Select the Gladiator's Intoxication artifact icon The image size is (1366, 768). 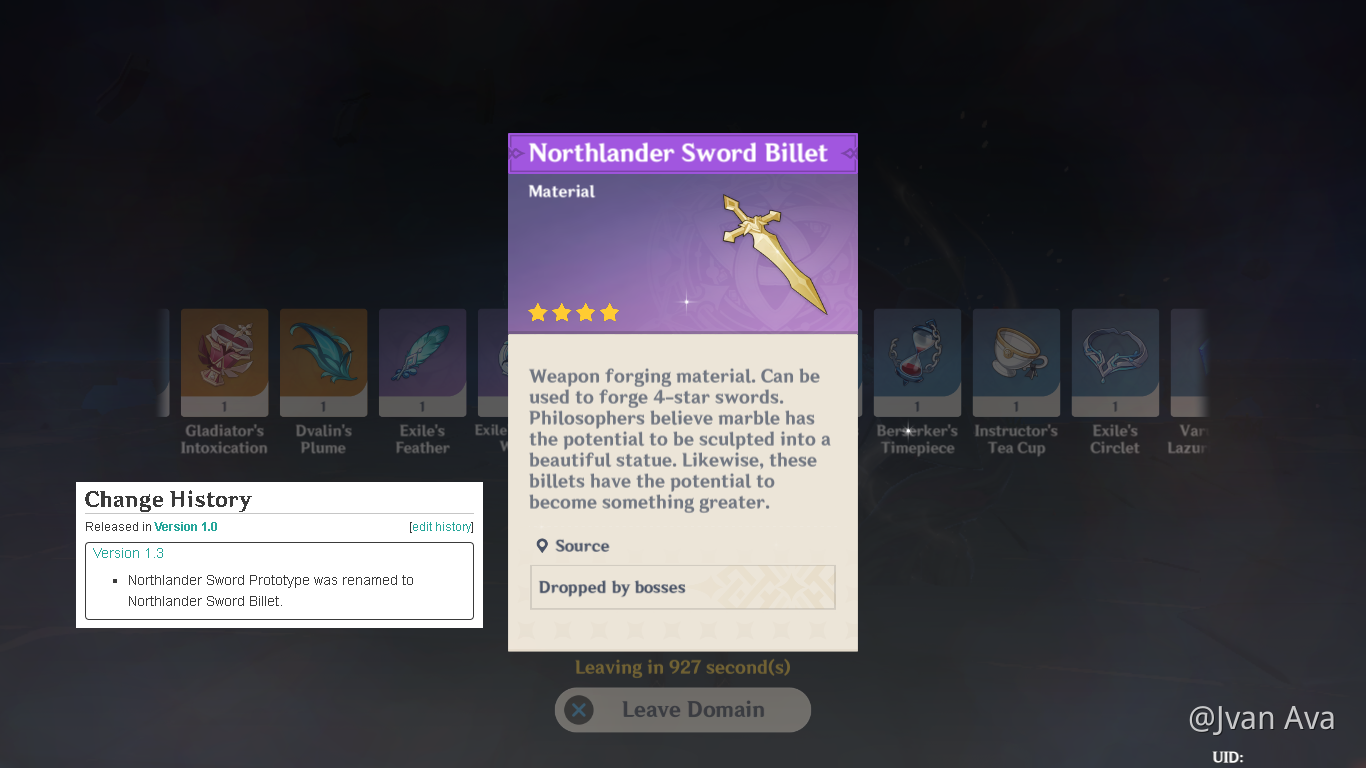(224, 361)
